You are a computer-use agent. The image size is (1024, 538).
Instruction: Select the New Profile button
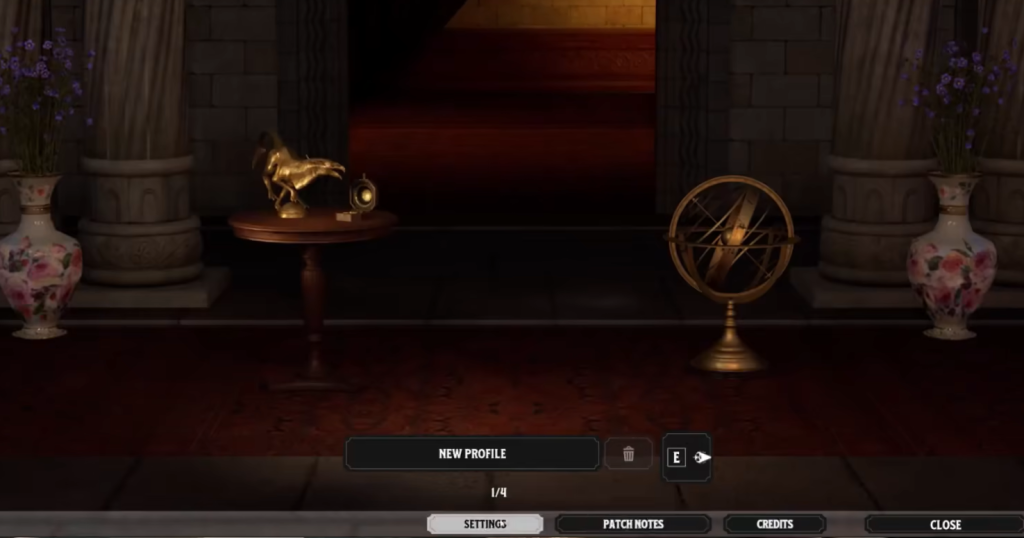click(472, 453)
